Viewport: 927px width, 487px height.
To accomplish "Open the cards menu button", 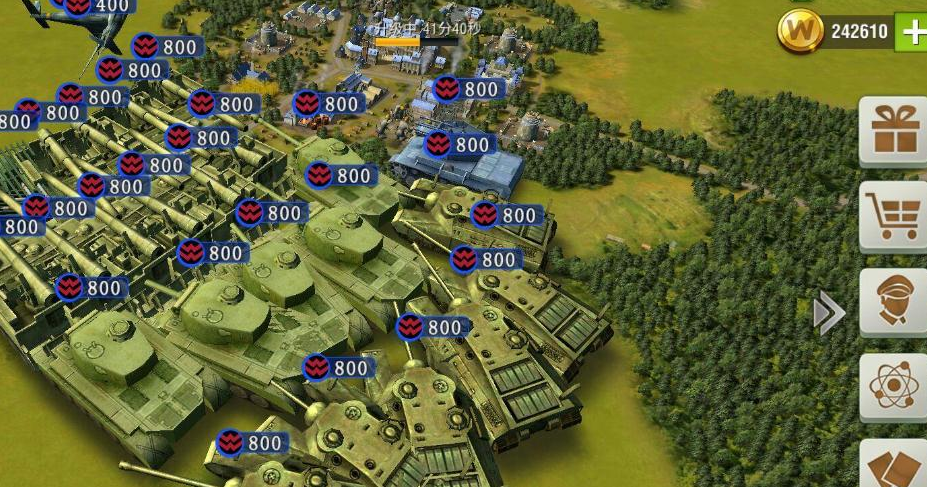I will pyautogui.click(x=894, y=467).
